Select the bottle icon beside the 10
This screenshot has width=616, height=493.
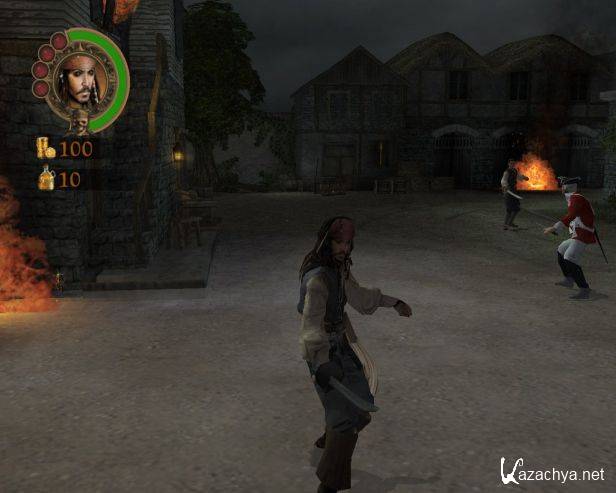click(46, 179)
